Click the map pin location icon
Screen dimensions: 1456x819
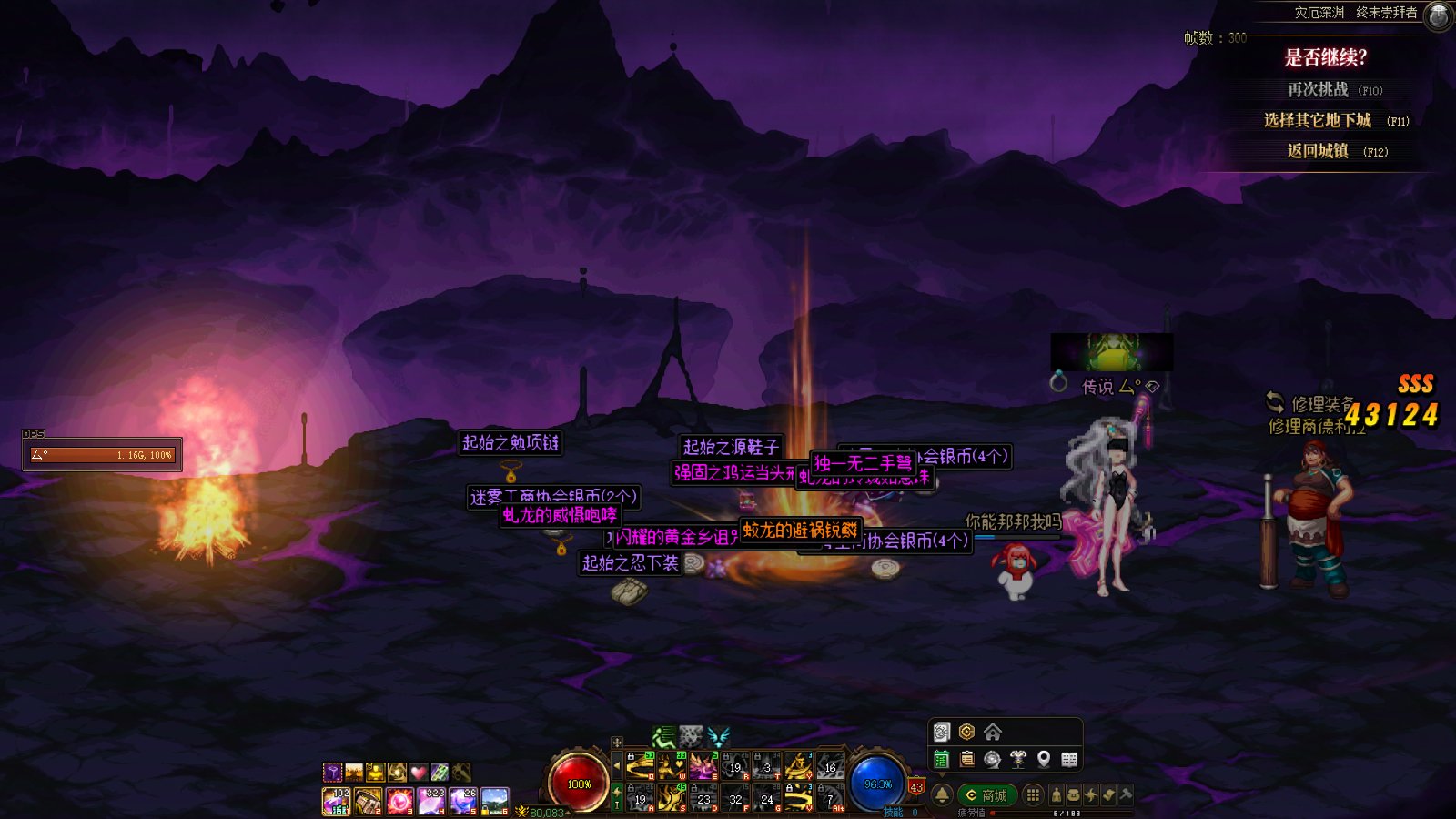click(1044, 759)
